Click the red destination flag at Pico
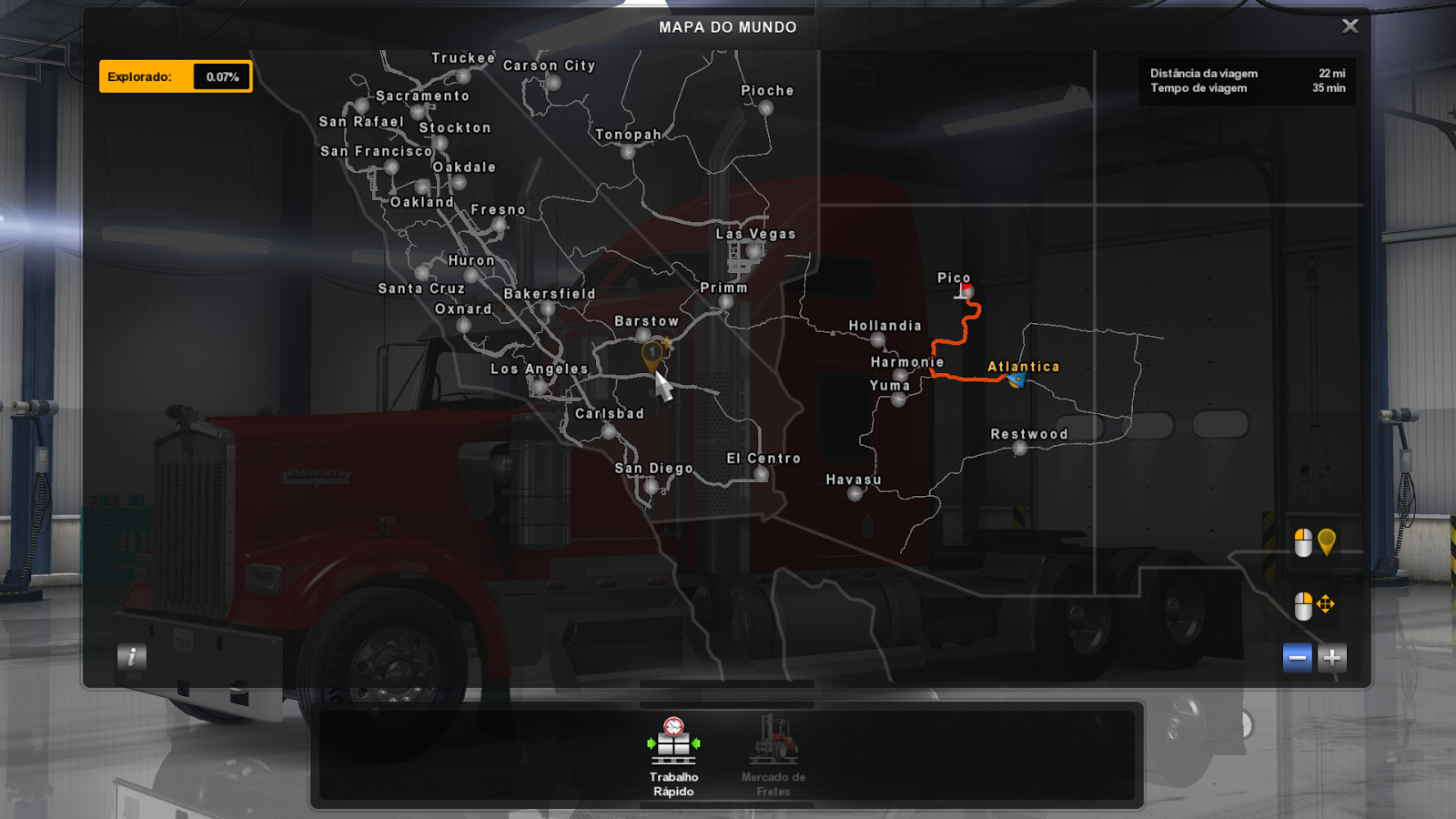Viewport: 1456px width, 819px height. (963, 290)
